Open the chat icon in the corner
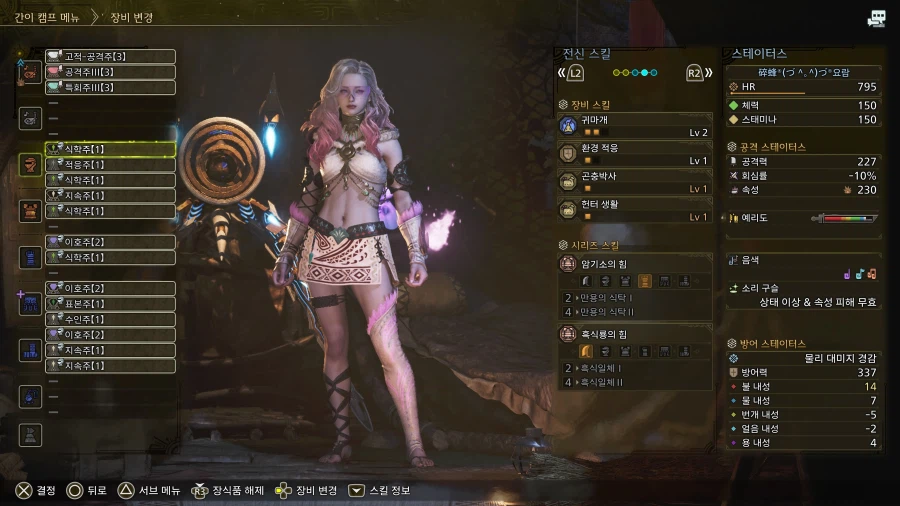Screen dimensions: 900x506 pyautogui.click(x=877, y=18)
